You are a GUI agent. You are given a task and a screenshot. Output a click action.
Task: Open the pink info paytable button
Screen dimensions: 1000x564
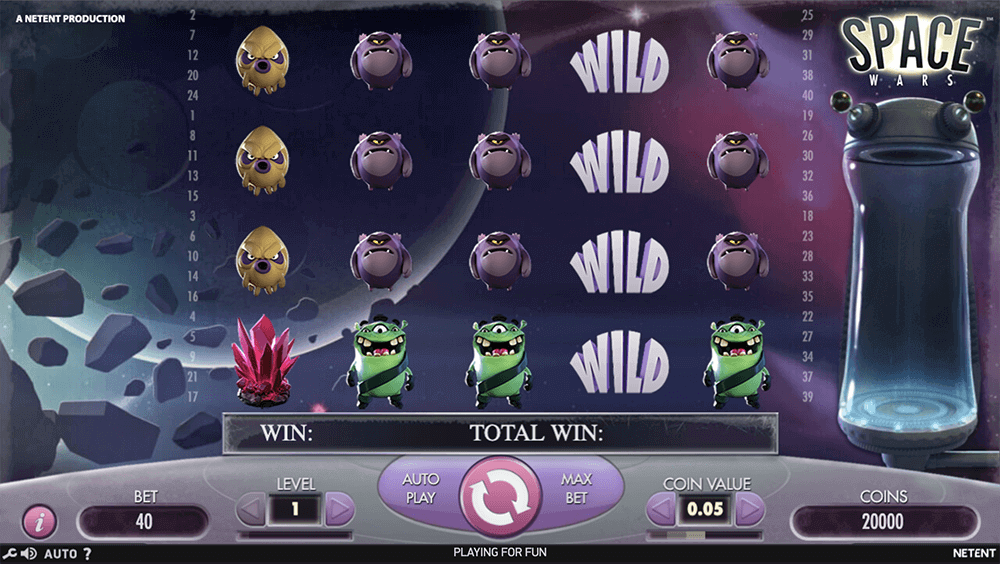coord(40,521)
